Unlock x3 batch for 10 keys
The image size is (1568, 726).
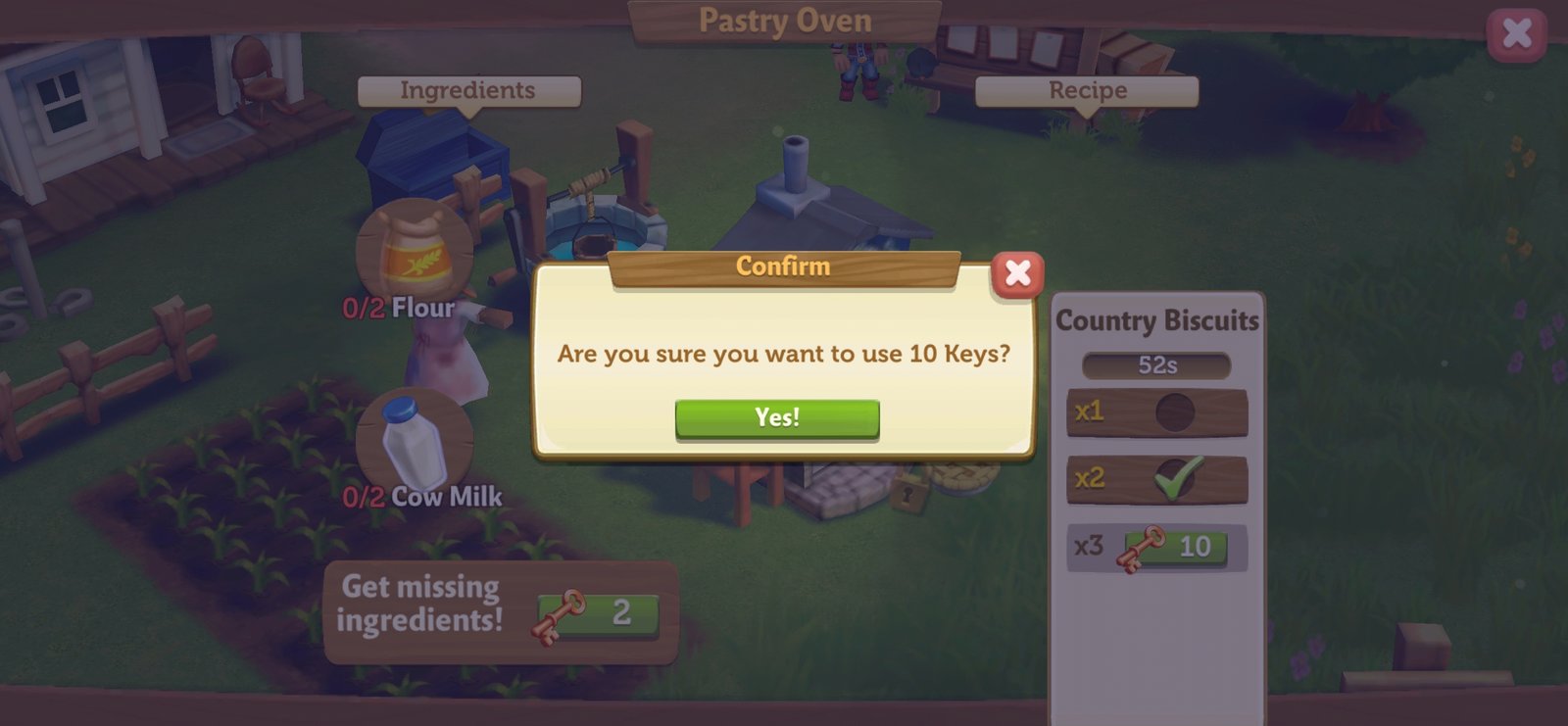[1175, 547]
